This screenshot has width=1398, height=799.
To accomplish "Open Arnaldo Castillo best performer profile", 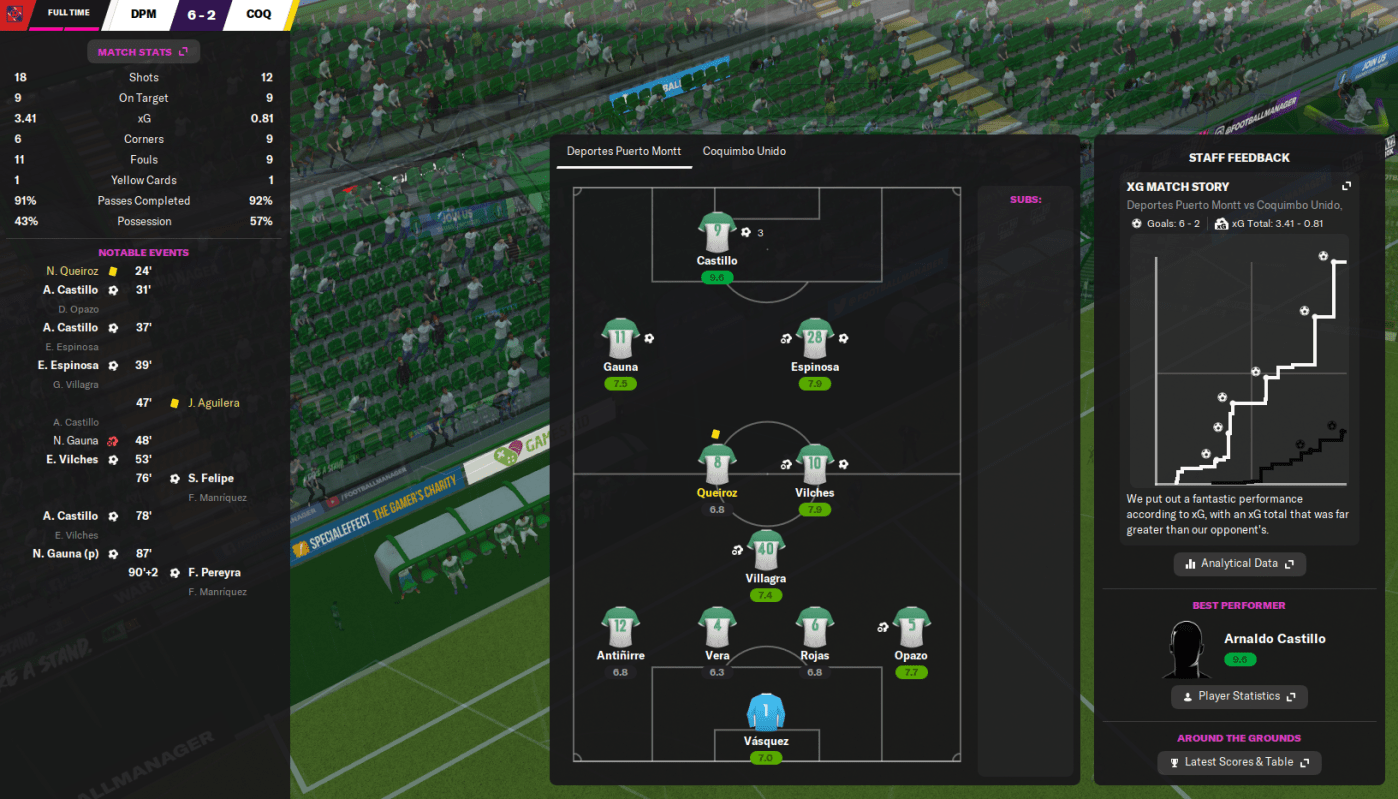I will tap(1274, 639).
